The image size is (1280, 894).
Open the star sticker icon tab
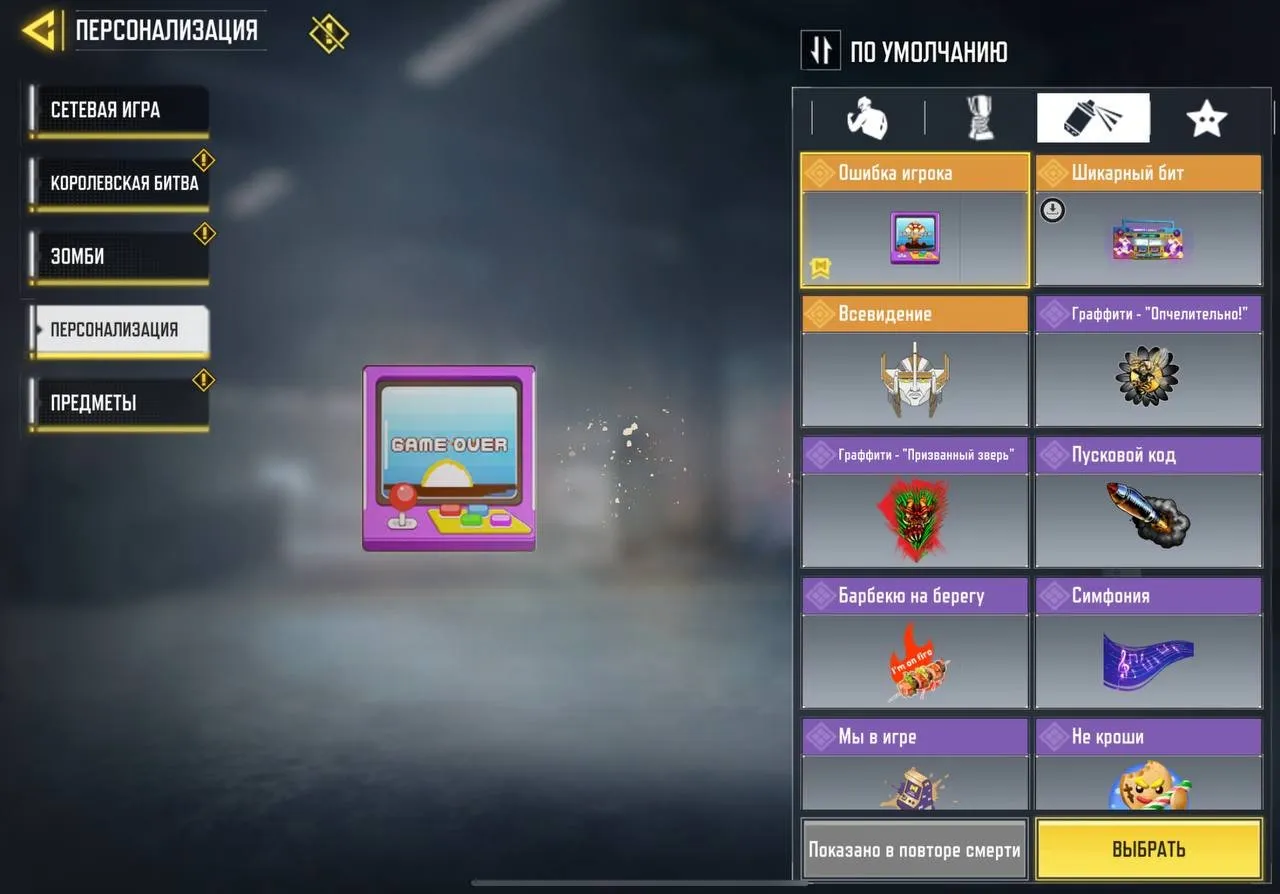coord(1207,117)
